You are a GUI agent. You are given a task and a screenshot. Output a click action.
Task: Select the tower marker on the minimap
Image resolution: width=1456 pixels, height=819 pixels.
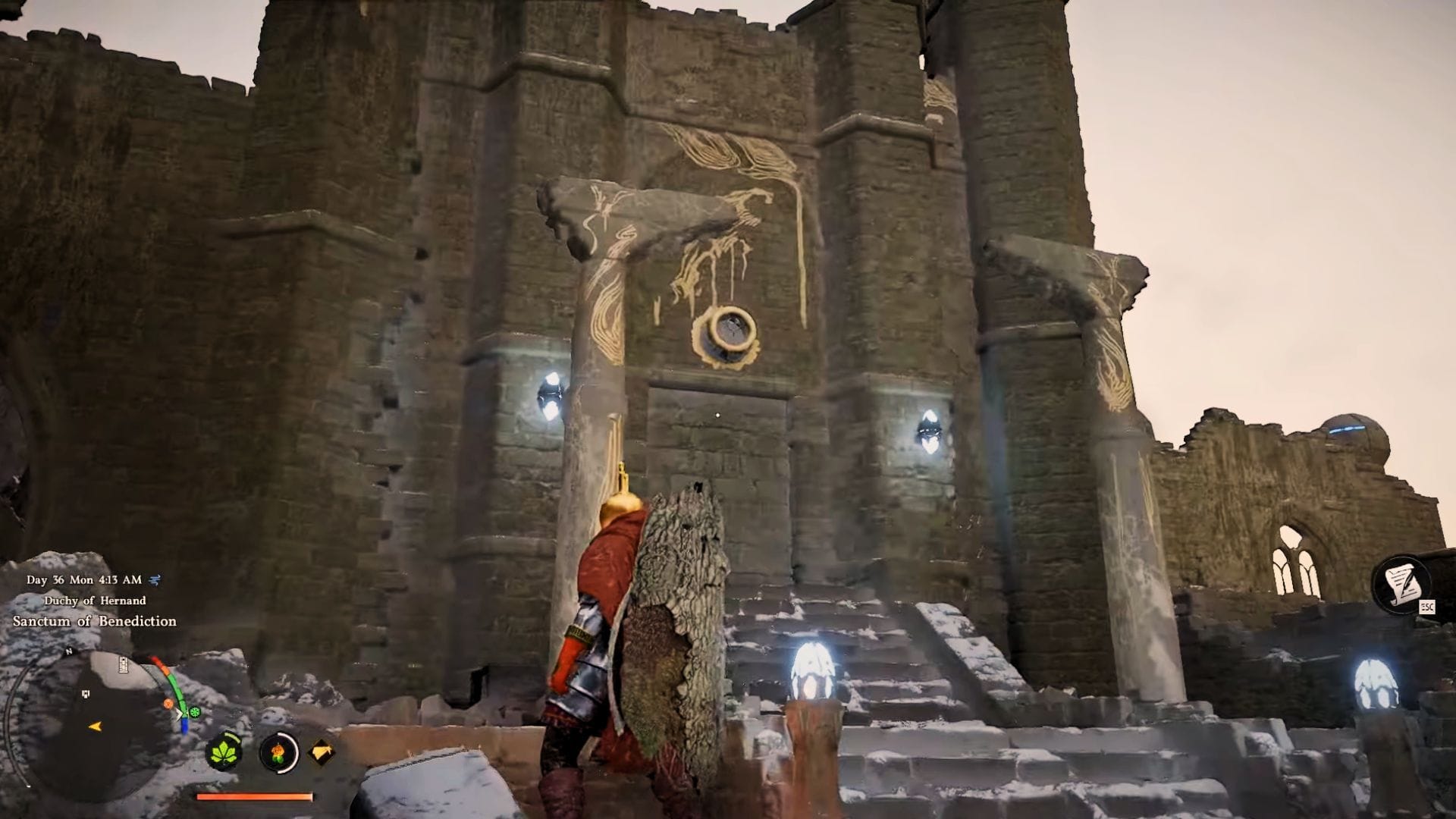pyautogui.click(x=124, y=667)
